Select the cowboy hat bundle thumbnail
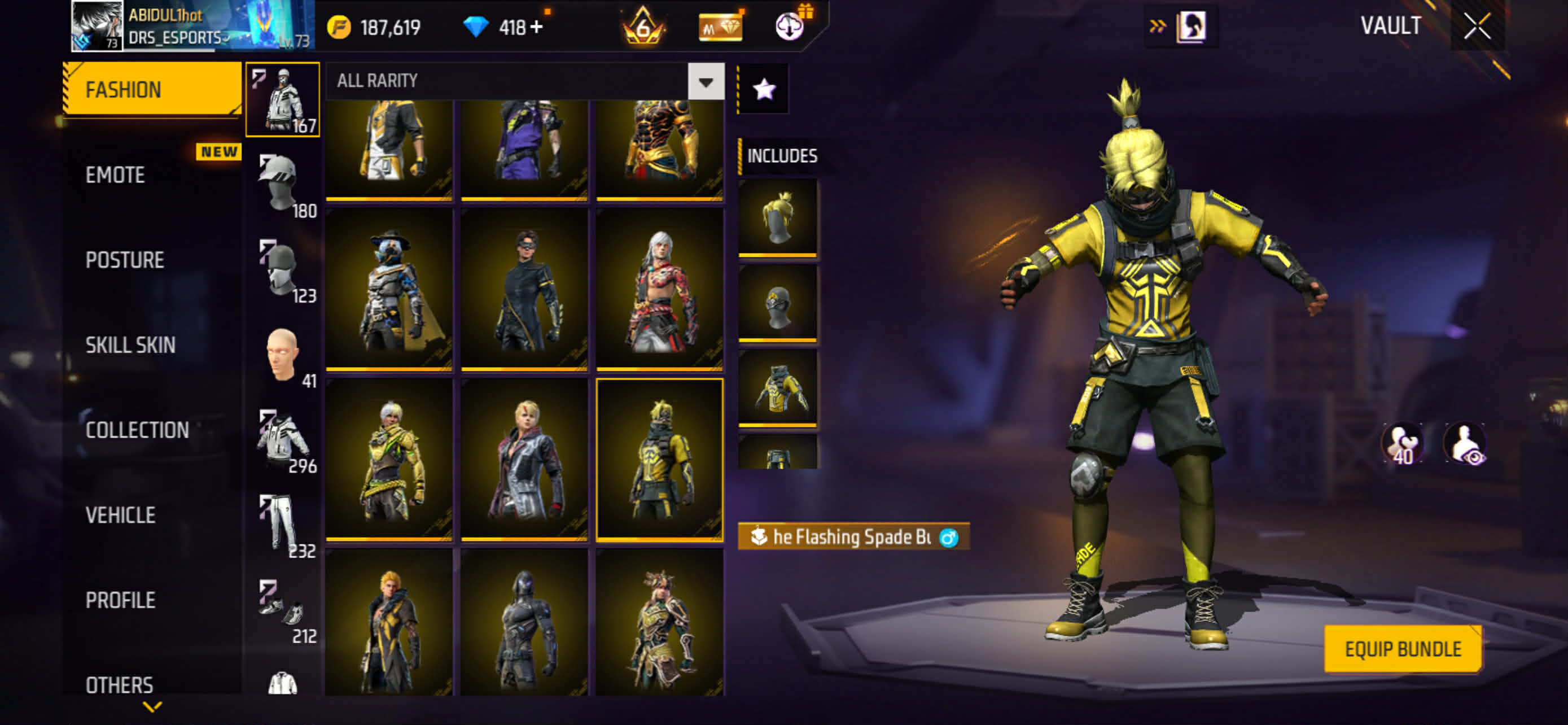Screen dimensions: 1568x725 coord(389,289)
